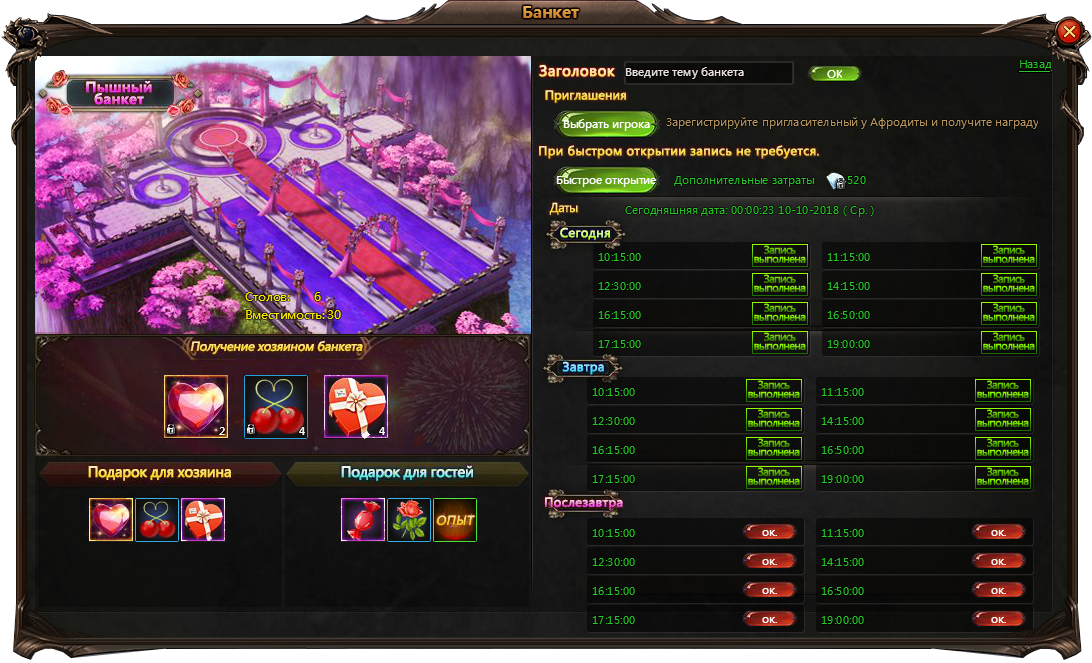Book the Послезавтра 17:15:00 slot
Image resolution: width=1092 pixels, height=663 pixels.
click(769, 619)
